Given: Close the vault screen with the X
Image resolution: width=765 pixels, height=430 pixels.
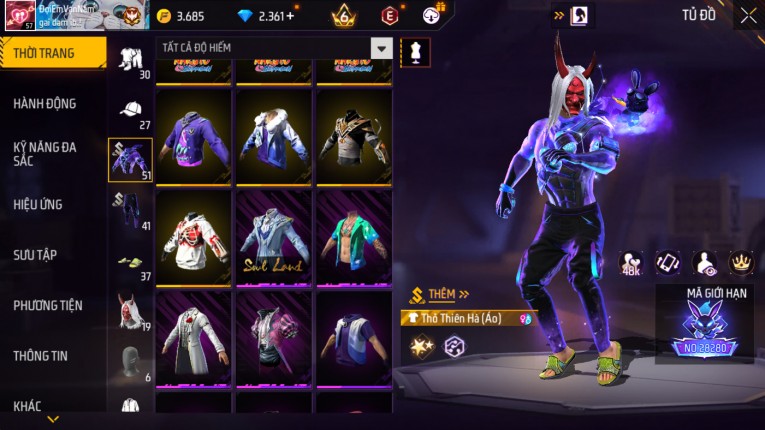Looking at the screenshot, I should click(x=748, y=15).
